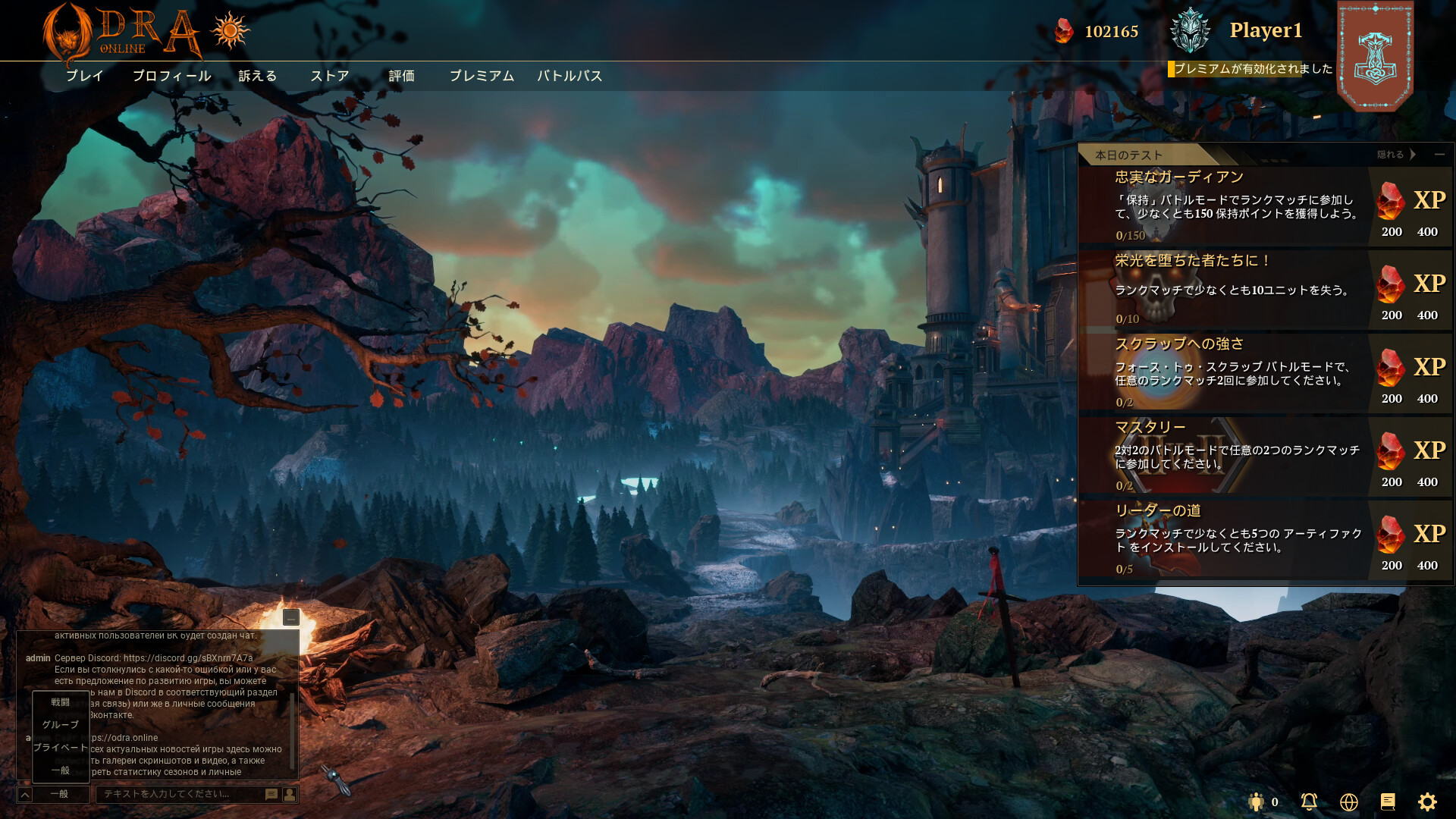Minimize the daily quests panel
Image resolution: width=1456 pixels, height=819 pixels.
tap(1439, 155)
